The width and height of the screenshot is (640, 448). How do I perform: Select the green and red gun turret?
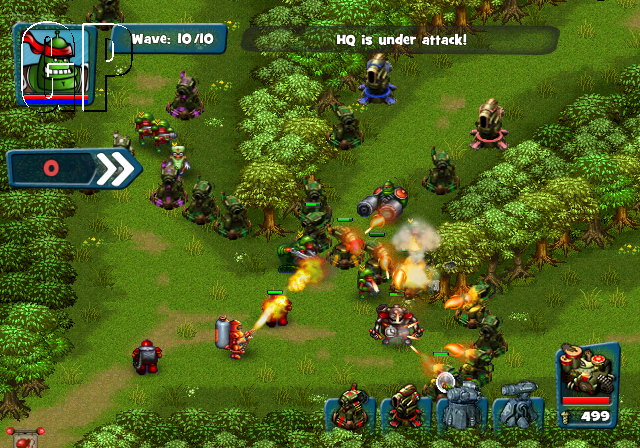350,406
